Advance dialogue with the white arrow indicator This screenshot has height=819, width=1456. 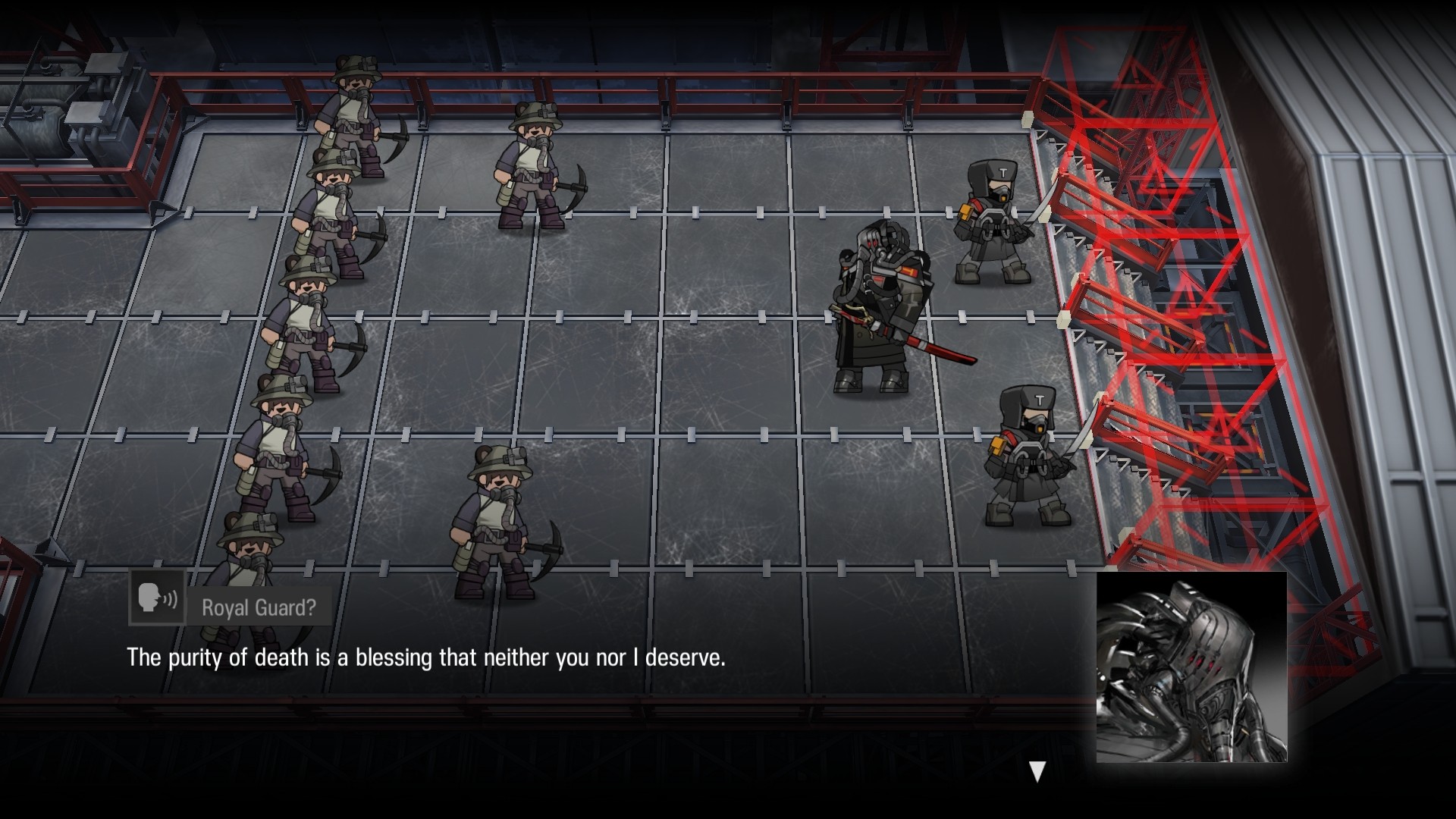point(1037,771)
